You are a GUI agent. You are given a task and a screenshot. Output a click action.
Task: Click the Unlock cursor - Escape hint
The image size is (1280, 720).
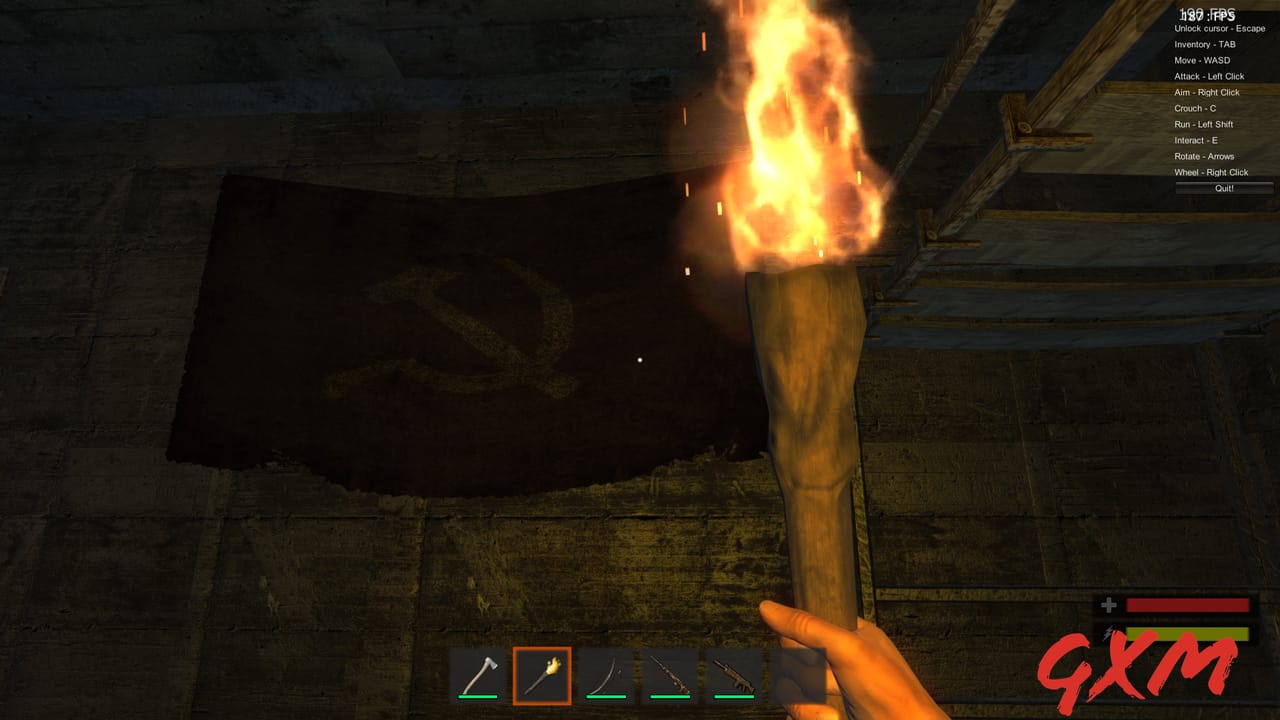(1221, 28)
